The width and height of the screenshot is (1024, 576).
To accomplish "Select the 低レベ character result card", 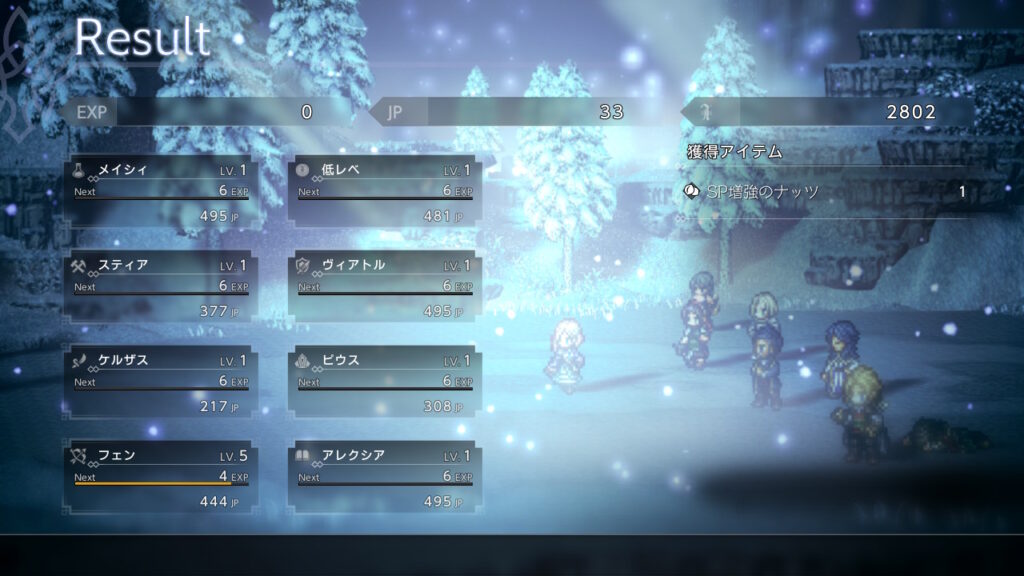I will pos(385,192).
